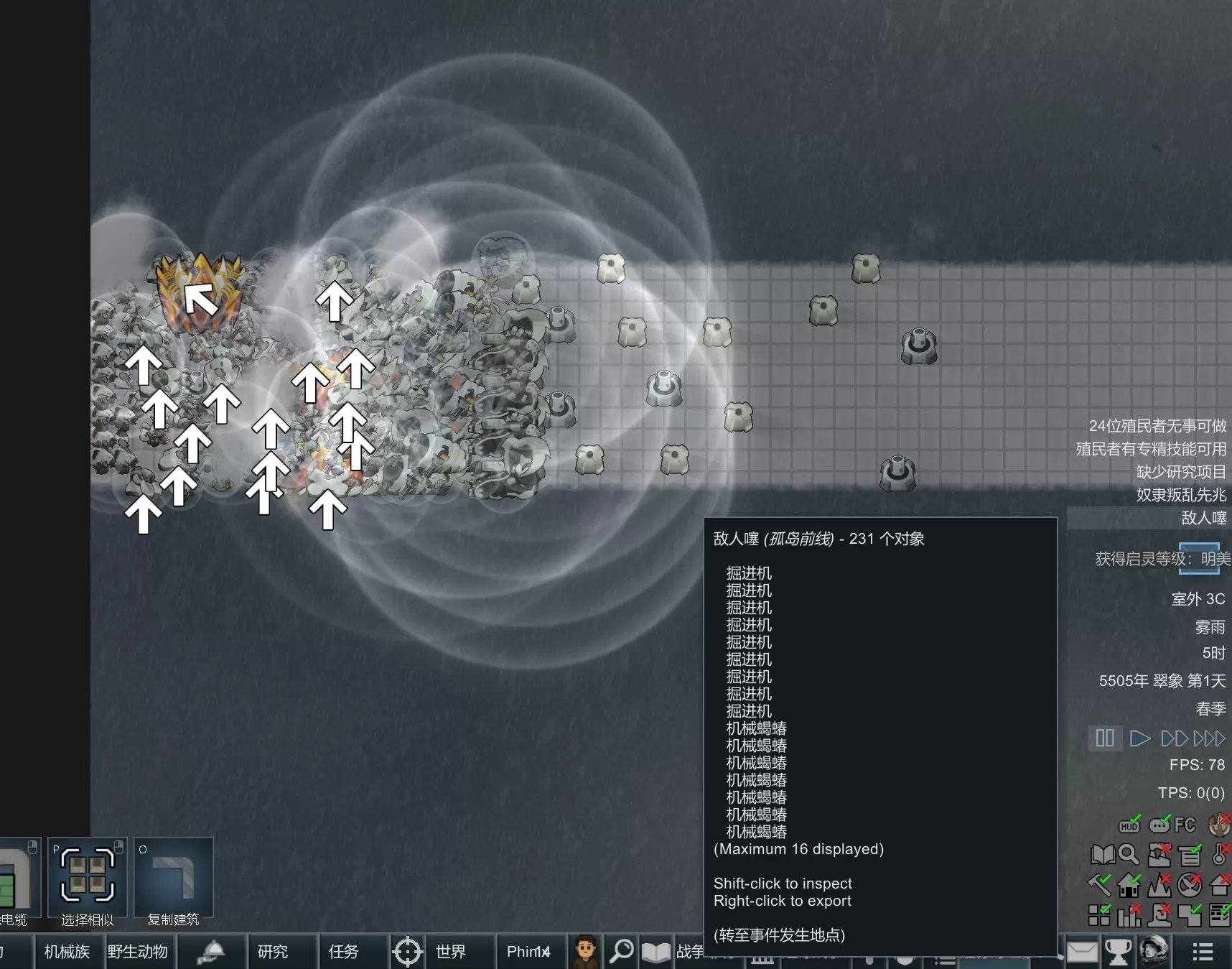Set game speed to normal play
Image resolution: width=1232 pixels, height=969 pixels.
pos(1139,738)
